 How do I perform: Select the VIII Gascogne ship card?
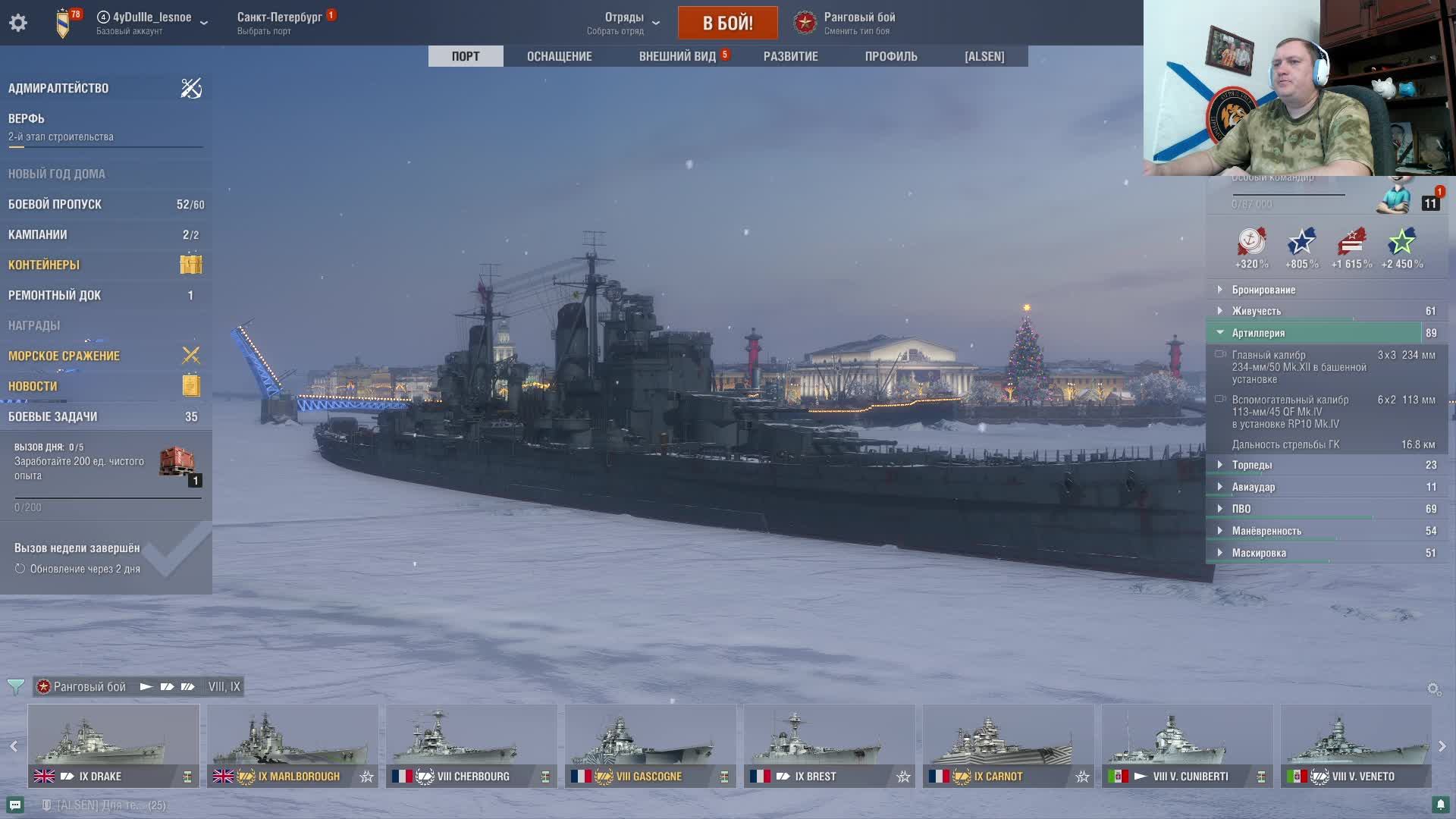(x=650, y=745)
